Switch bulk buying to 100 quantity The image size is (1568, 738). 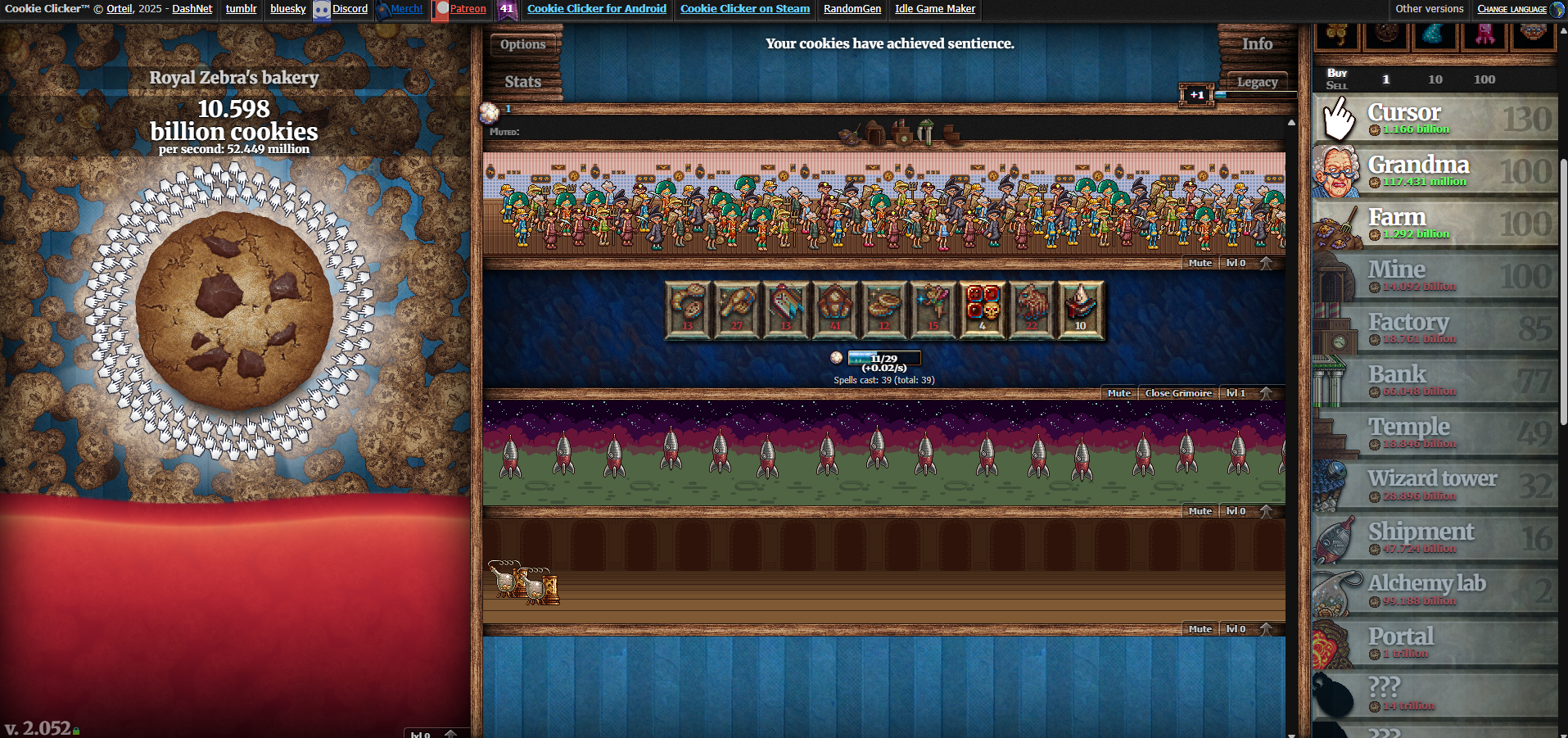[1484, 79]
